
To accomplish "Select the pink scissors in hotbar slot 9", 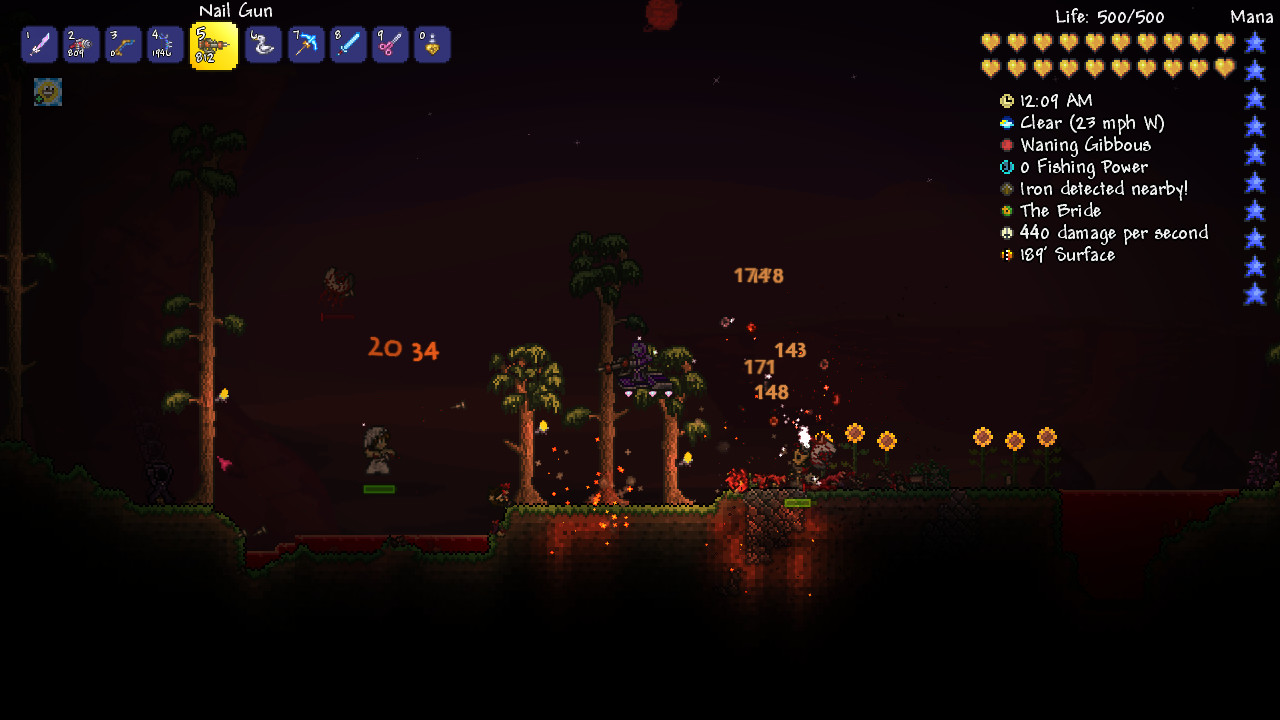I will [x=389, y=43].
